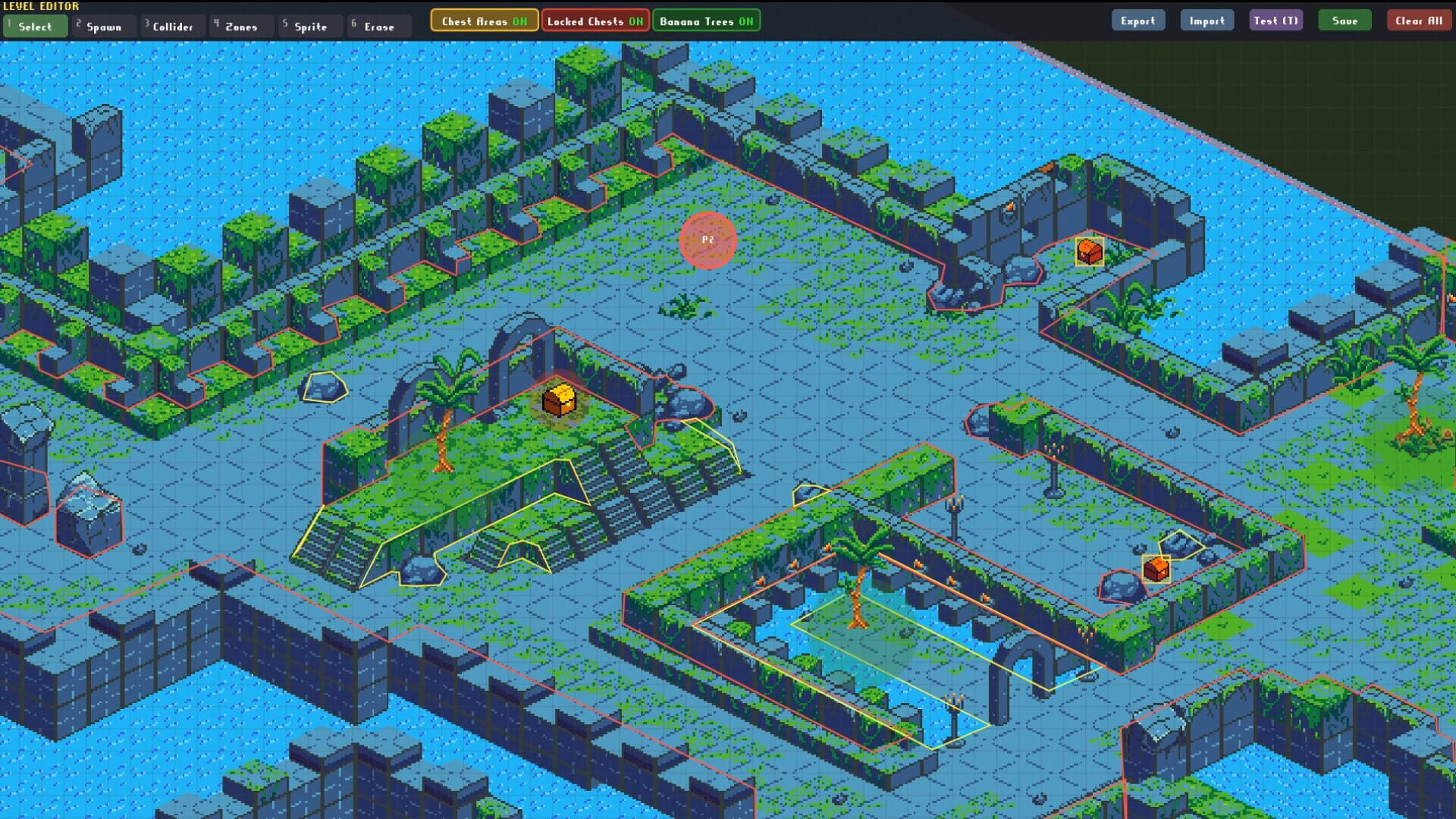Disable the Locked Chests overlay
The height and width of the screenshot is (819, 1456).
click(x=595, y=20)
